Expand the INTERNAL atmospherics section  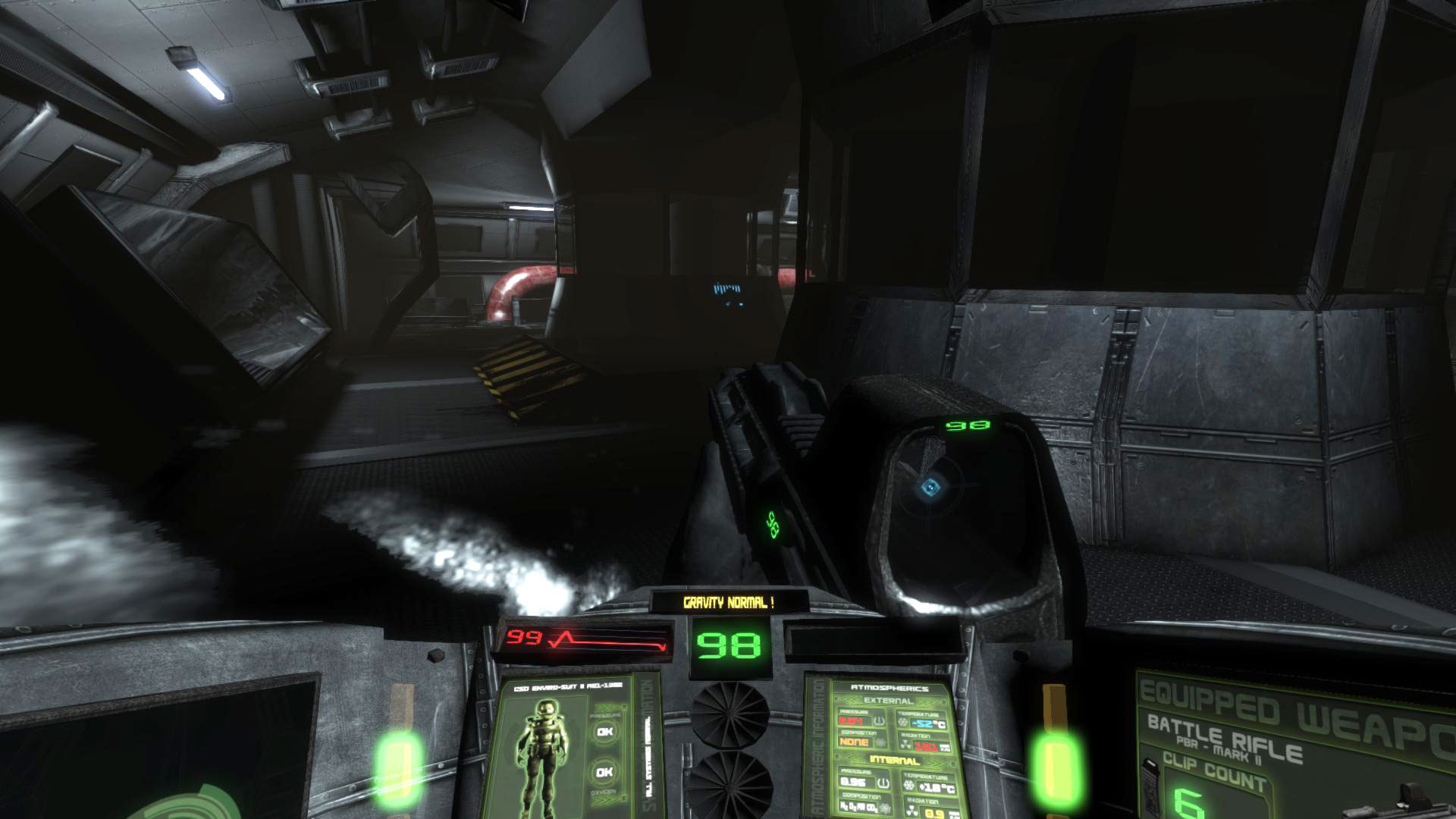[x=895, y=759]
